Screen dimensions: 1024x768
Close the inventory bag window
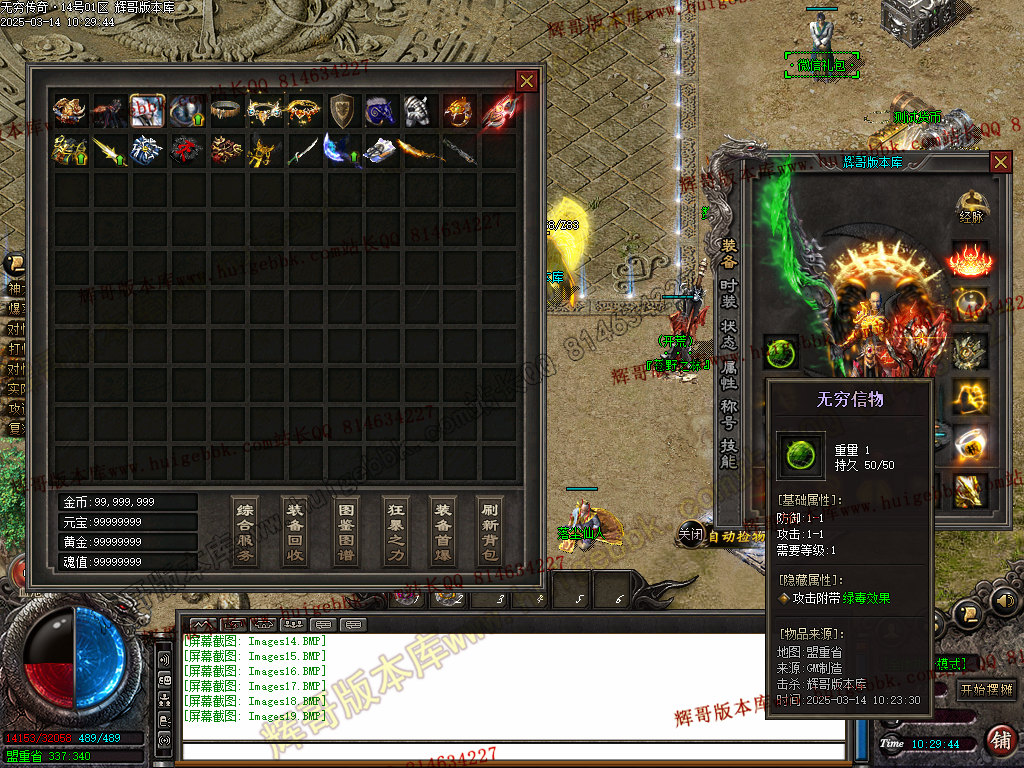click(x=526, y=81)
